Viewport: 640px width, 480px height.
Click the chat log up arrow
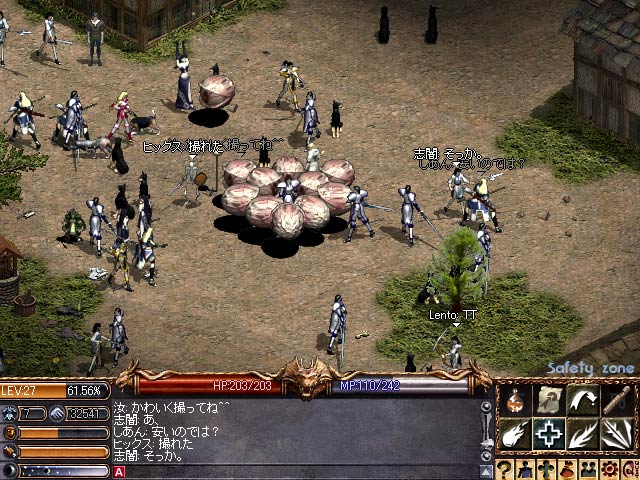(487, 406)
